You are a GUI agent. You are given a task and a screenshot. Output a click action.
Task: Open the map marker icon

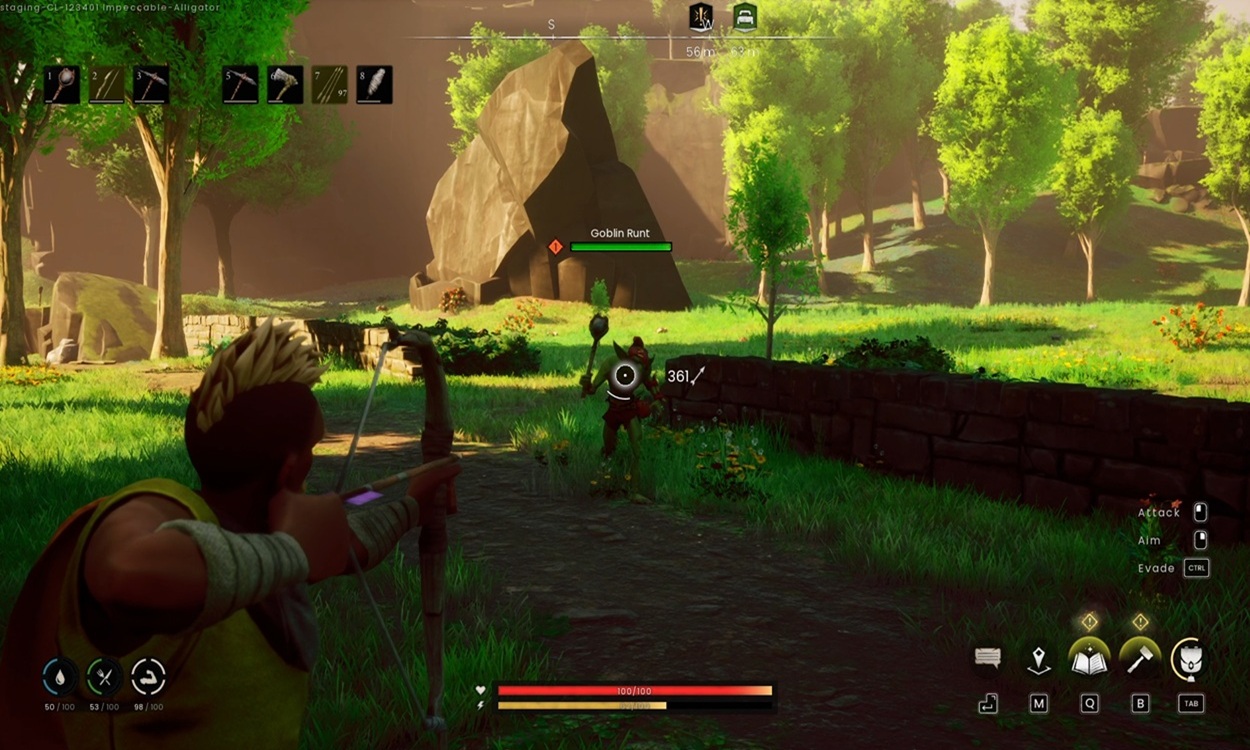pos(1039,659)
